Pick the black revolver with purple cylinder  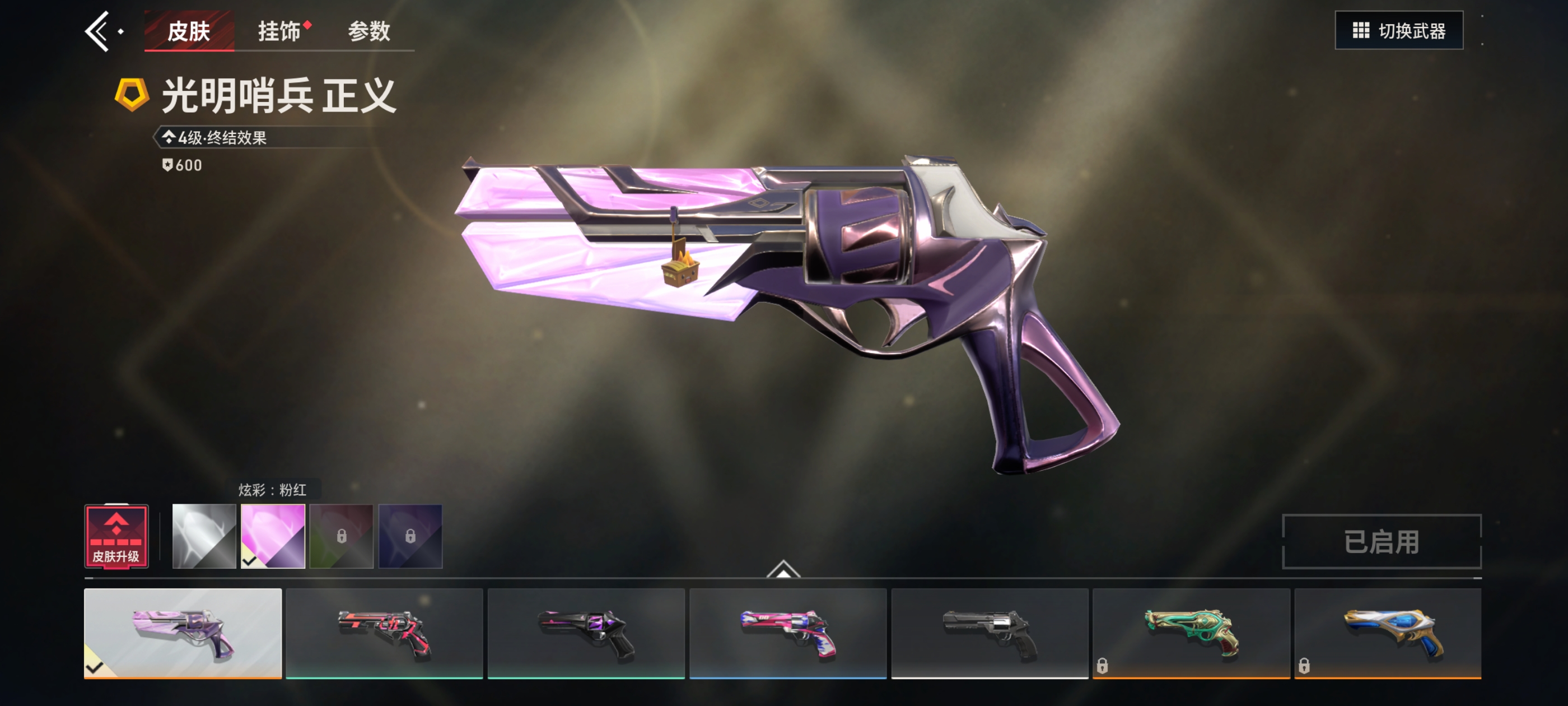pyautogui.click(x=586, y=633)
